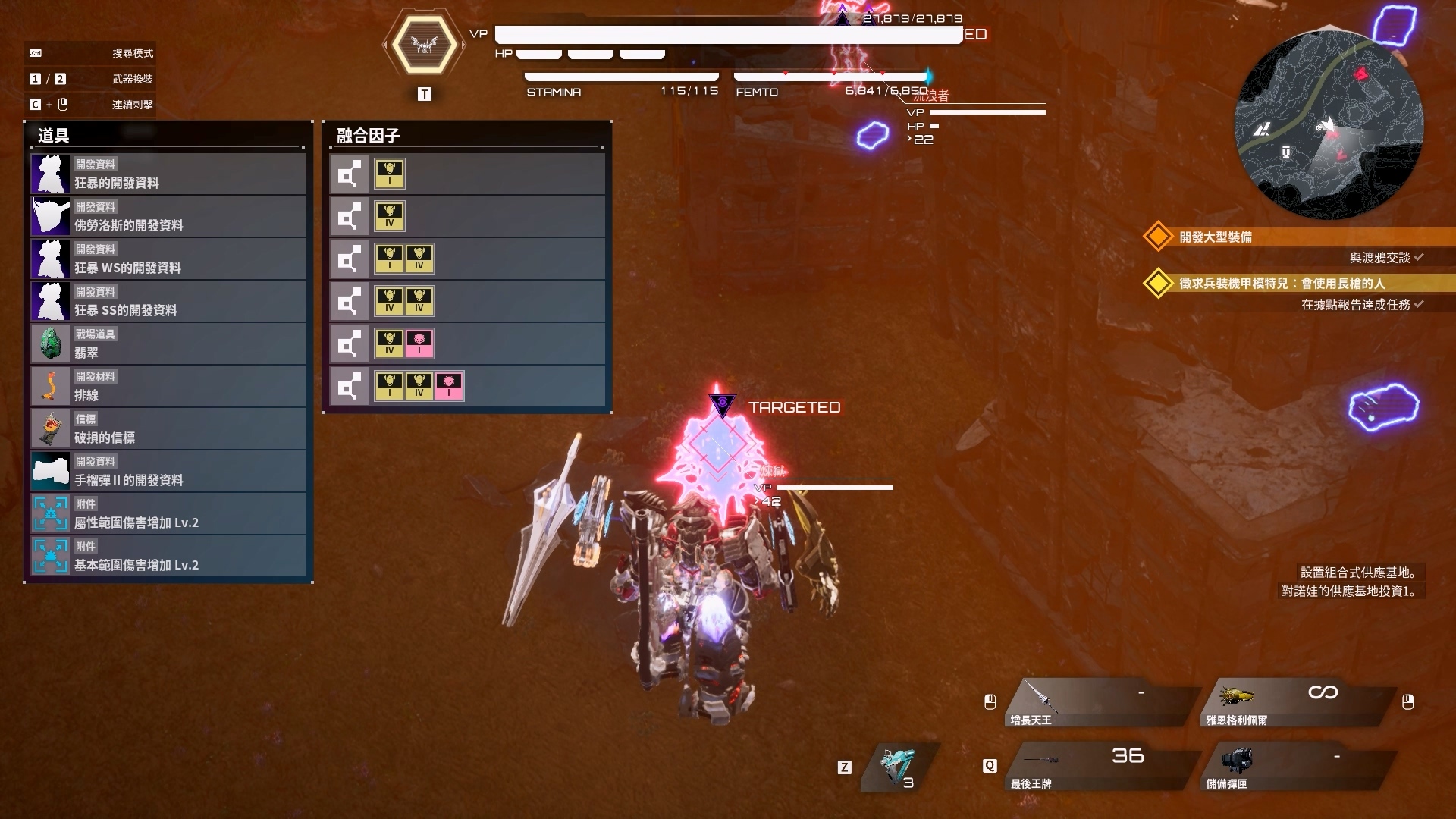
Task: Select the 破損的信標 beacon item
Action: (x=168, y=429)
